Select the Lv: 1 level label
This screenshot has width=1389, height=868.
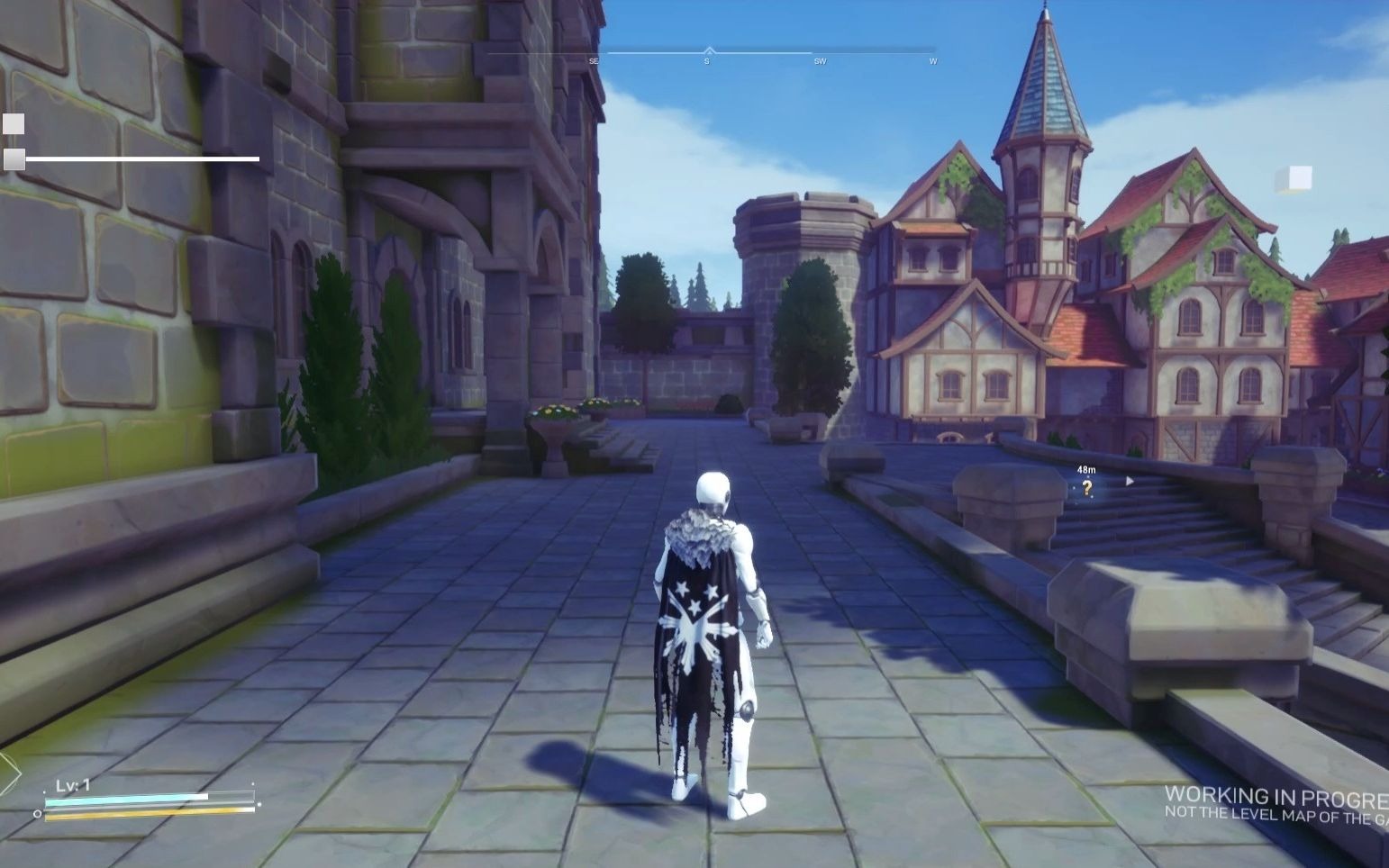coord(73,784)
